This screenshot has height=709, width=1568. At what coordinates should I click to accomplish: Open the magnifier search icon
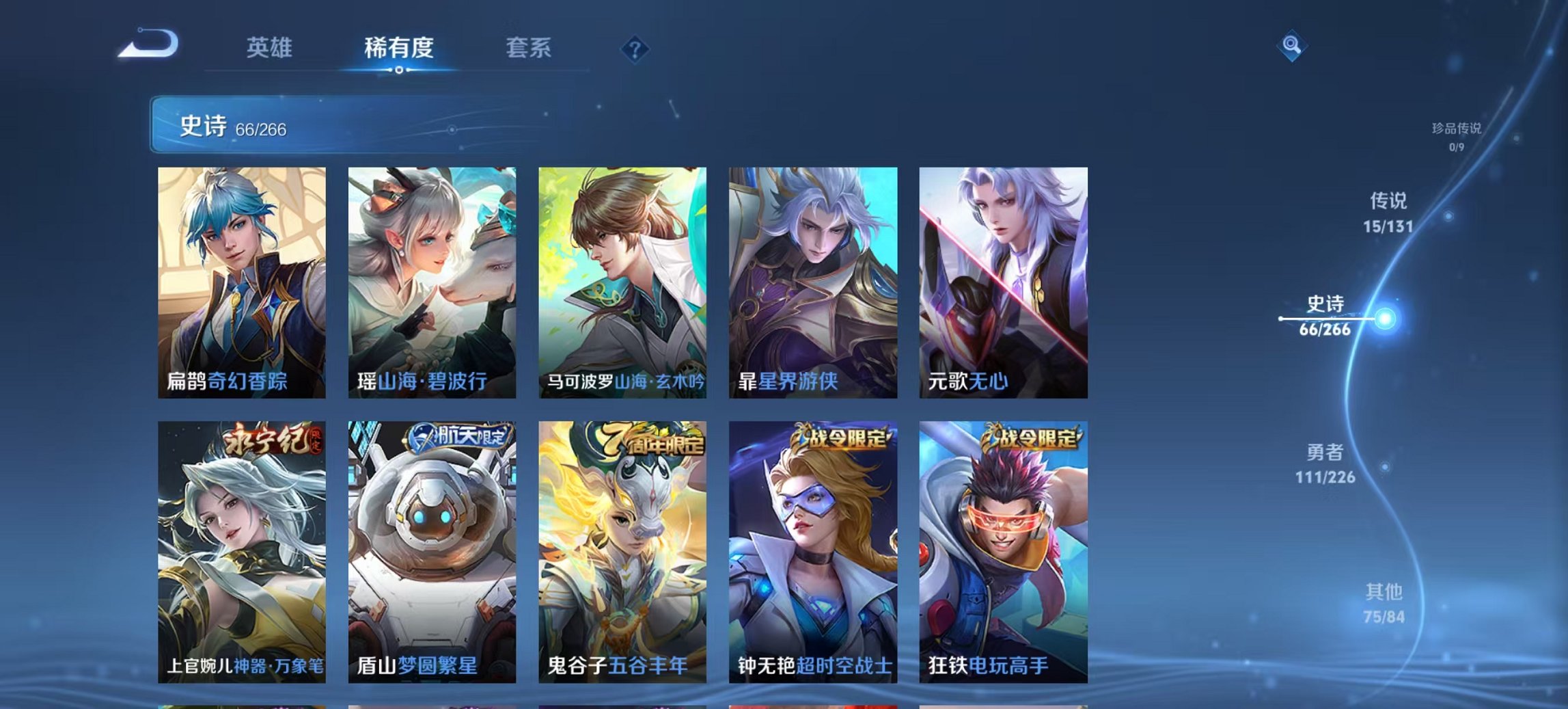1290,46
